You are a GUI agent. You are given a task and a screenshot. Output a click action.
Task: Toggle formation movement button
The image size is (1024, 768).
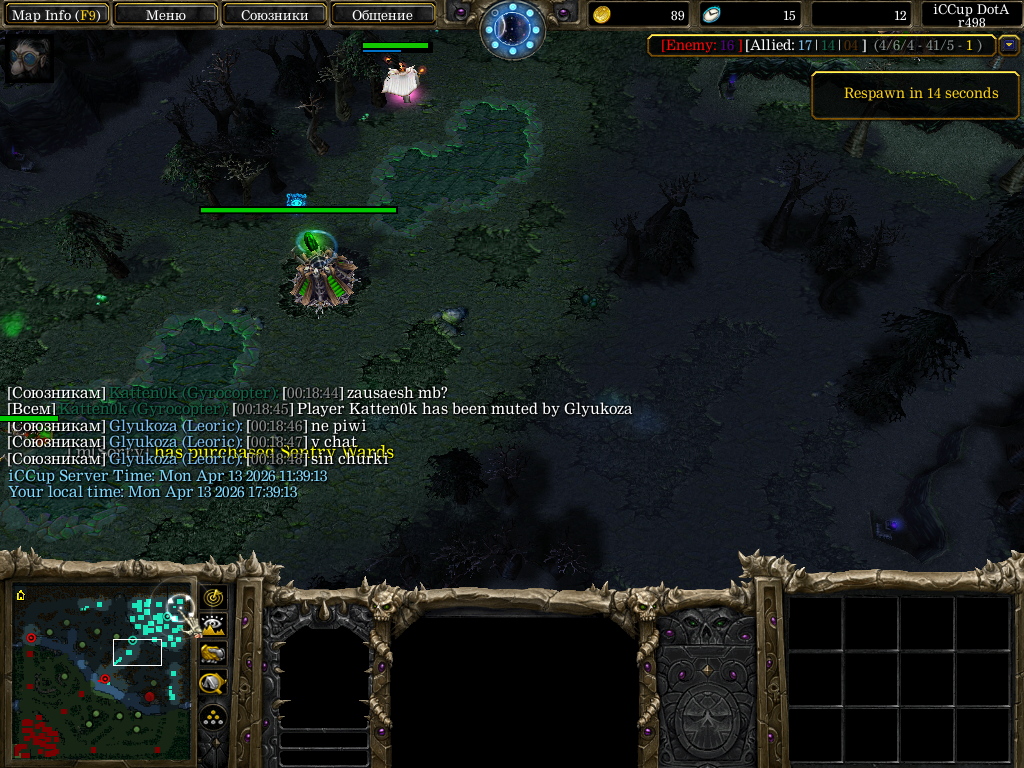coord(213,716)
